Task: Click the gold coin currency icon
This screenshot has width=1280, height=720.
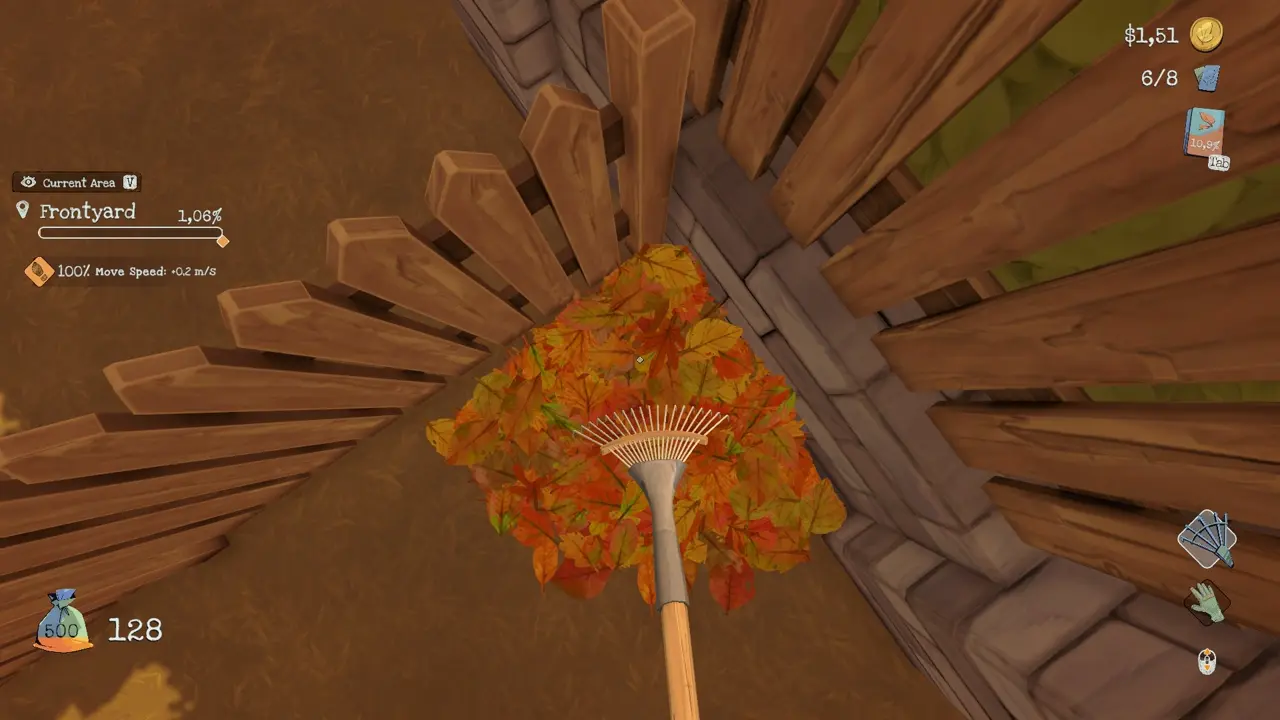Action: click(x=1205, y=36)
